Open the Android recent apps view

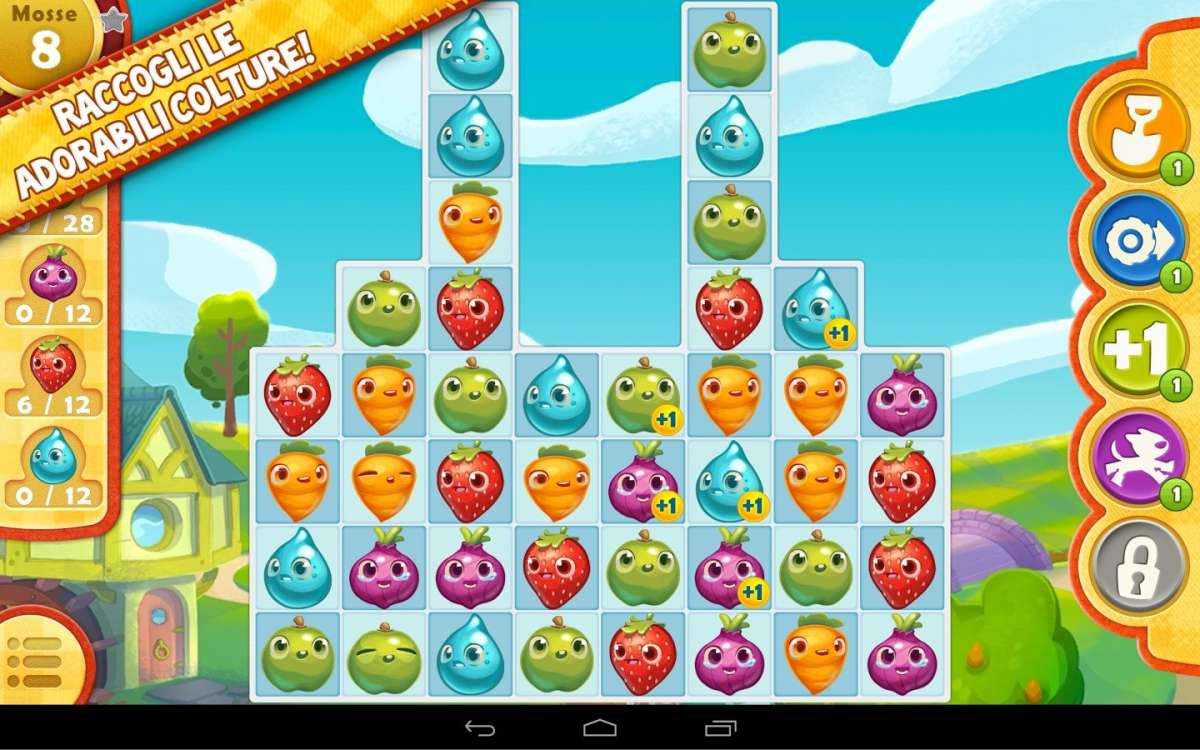(720, 728)
